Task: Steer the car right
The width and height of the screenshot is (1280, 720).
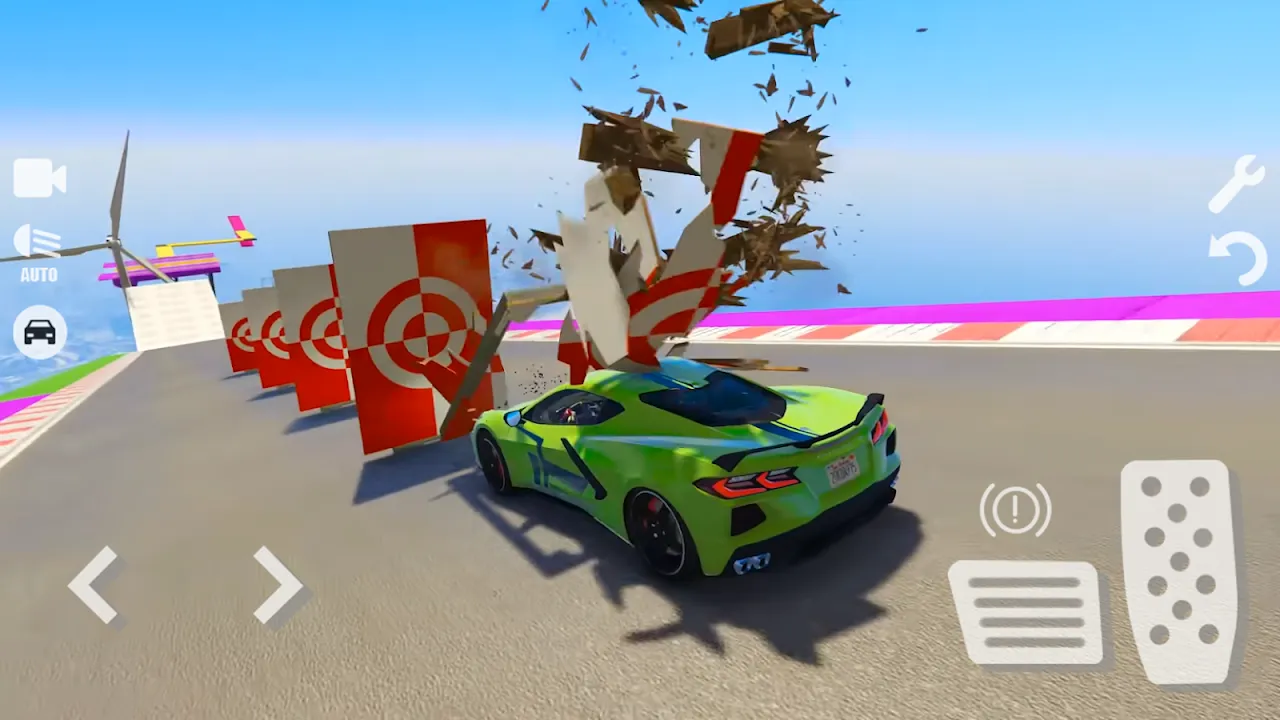Action: [x=272, y=585]
